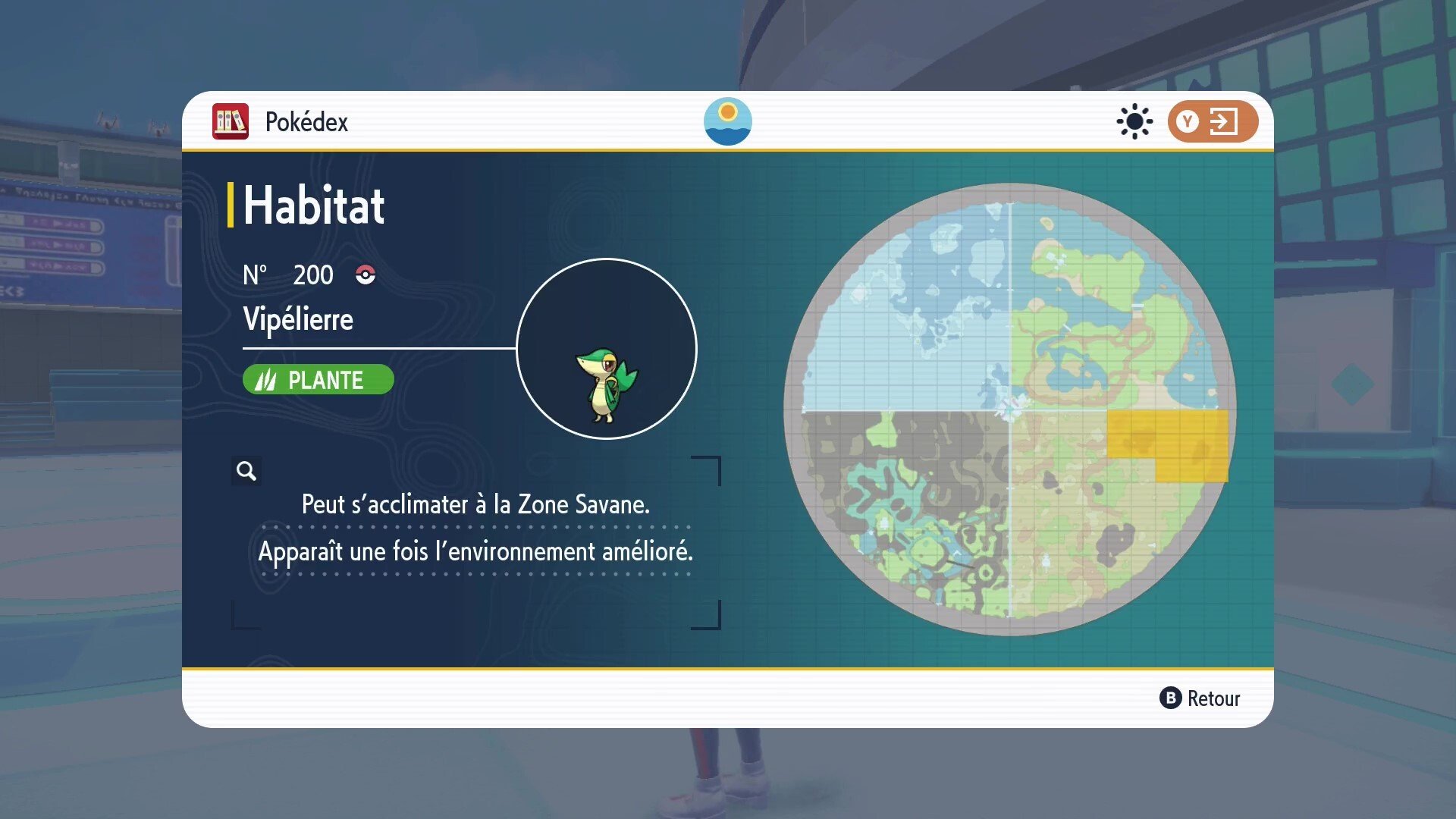Screen dimensions: 1456x819
Task: Open the magnifying glass search icon
Action: tap(246, 470)
